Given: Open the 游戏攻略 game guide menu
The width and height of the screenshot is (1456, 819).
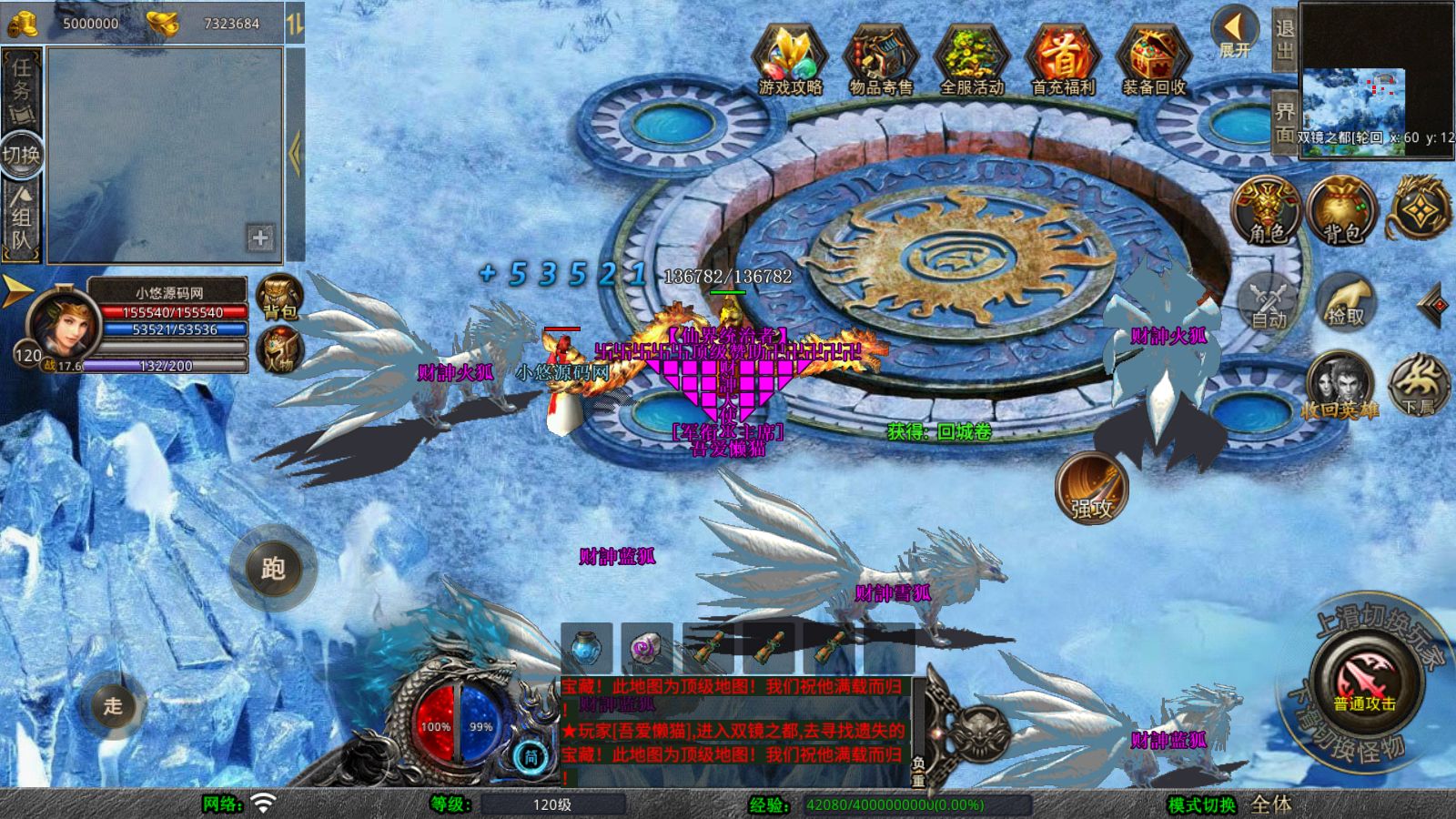Looking at the screenshot, I should (790, 59).
